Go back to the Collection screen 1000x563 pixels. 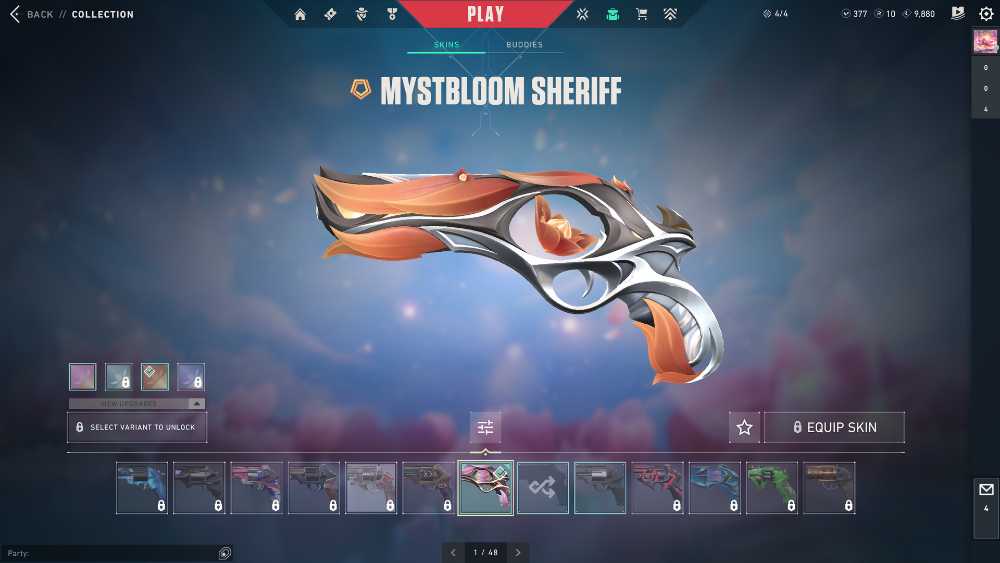(30, 15)
